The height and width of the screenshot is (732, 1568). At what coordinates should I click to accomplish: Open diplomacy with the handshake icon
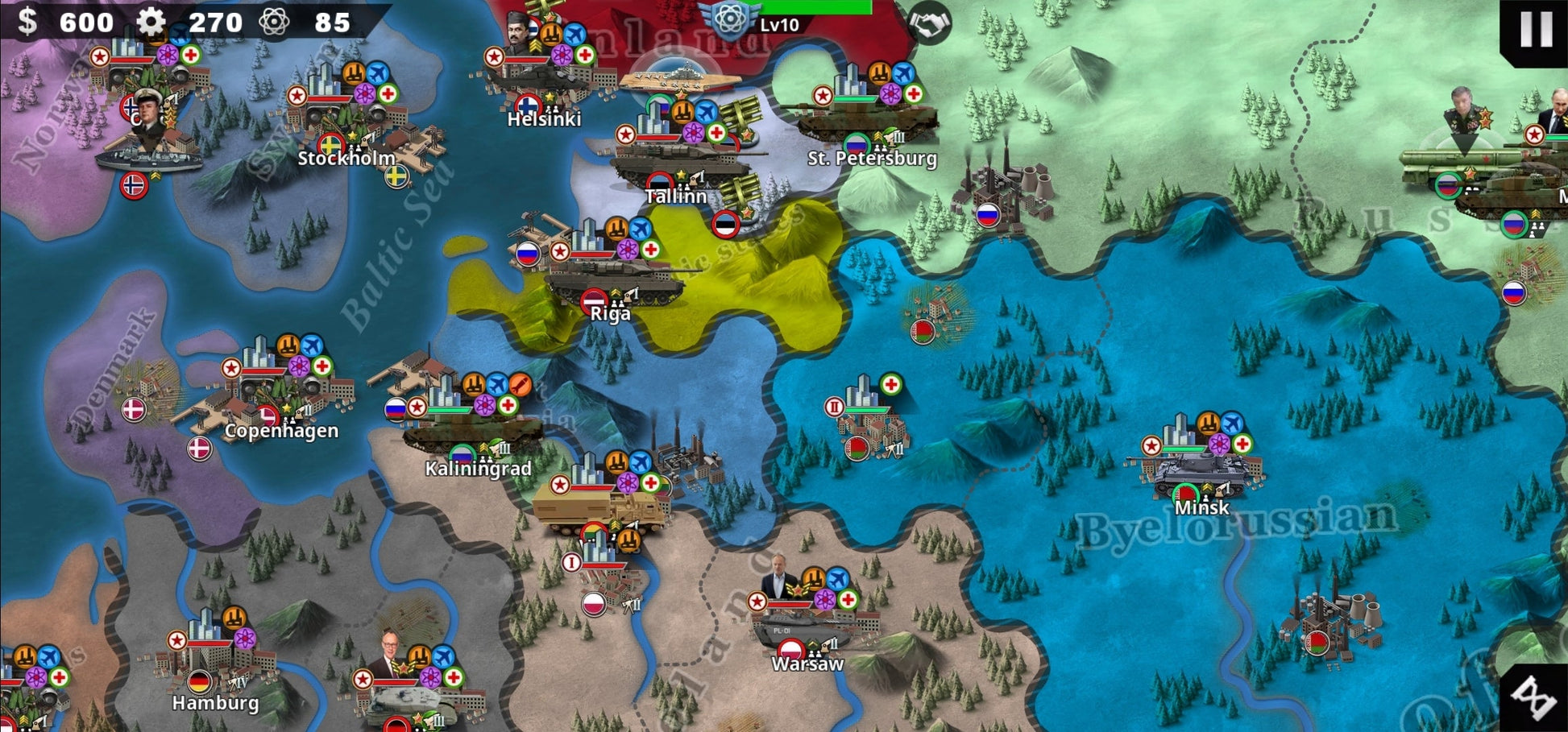click(x=929, y=23)
